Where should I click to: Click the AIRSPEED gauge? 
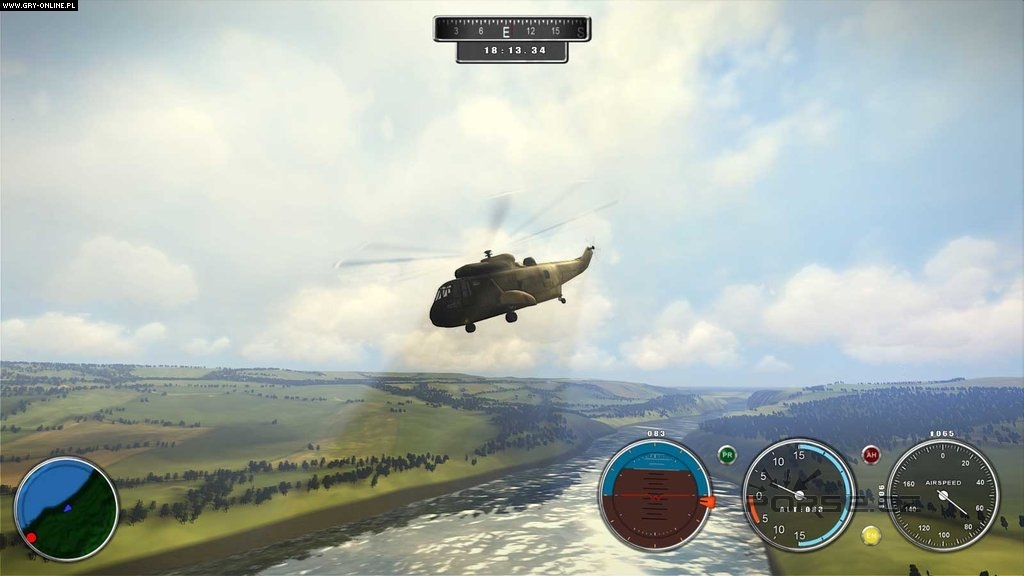(x=943, y=495)
